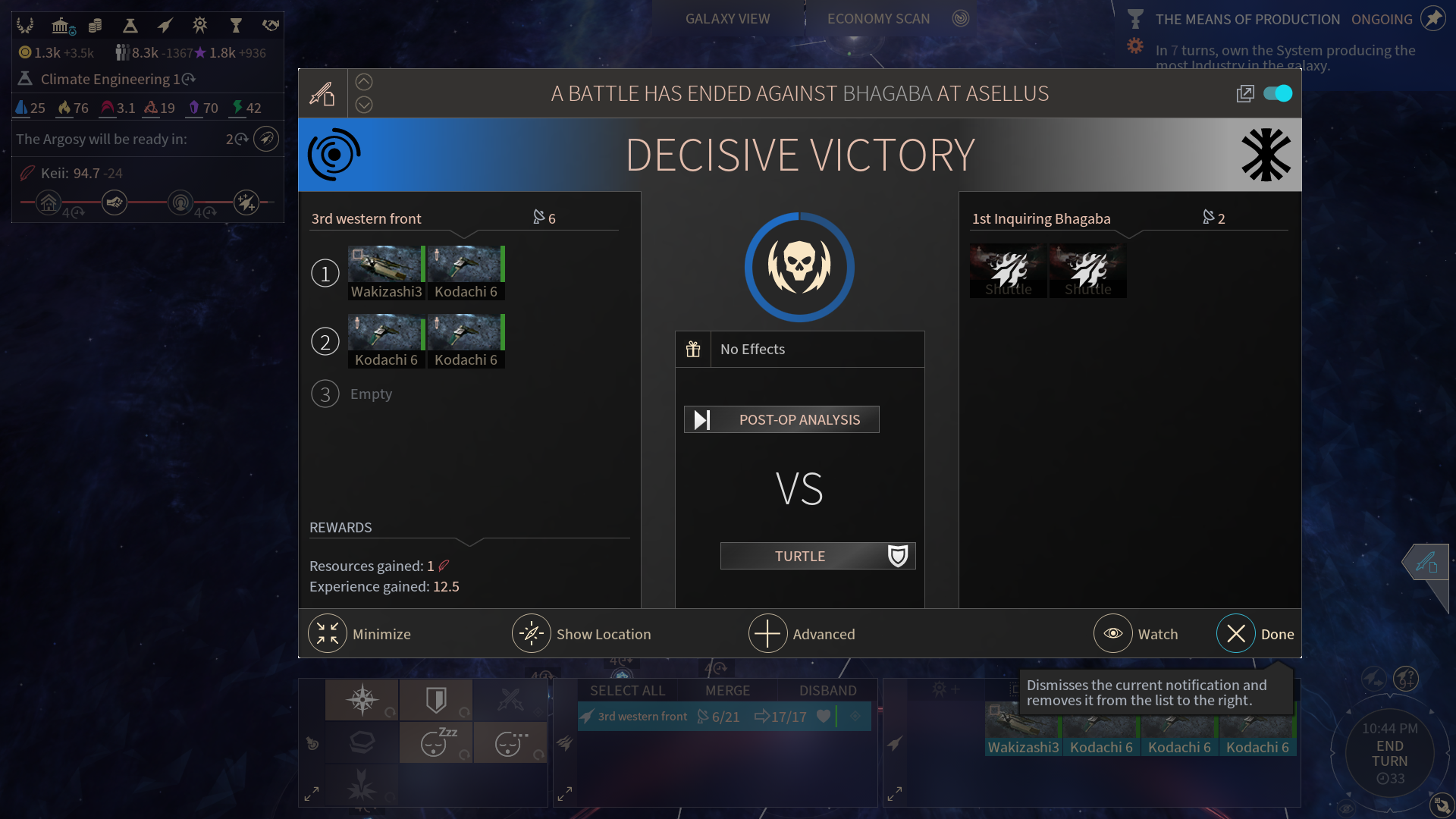Pin The Means of Production quest

pyautogui.click(x=1432, y=19)
